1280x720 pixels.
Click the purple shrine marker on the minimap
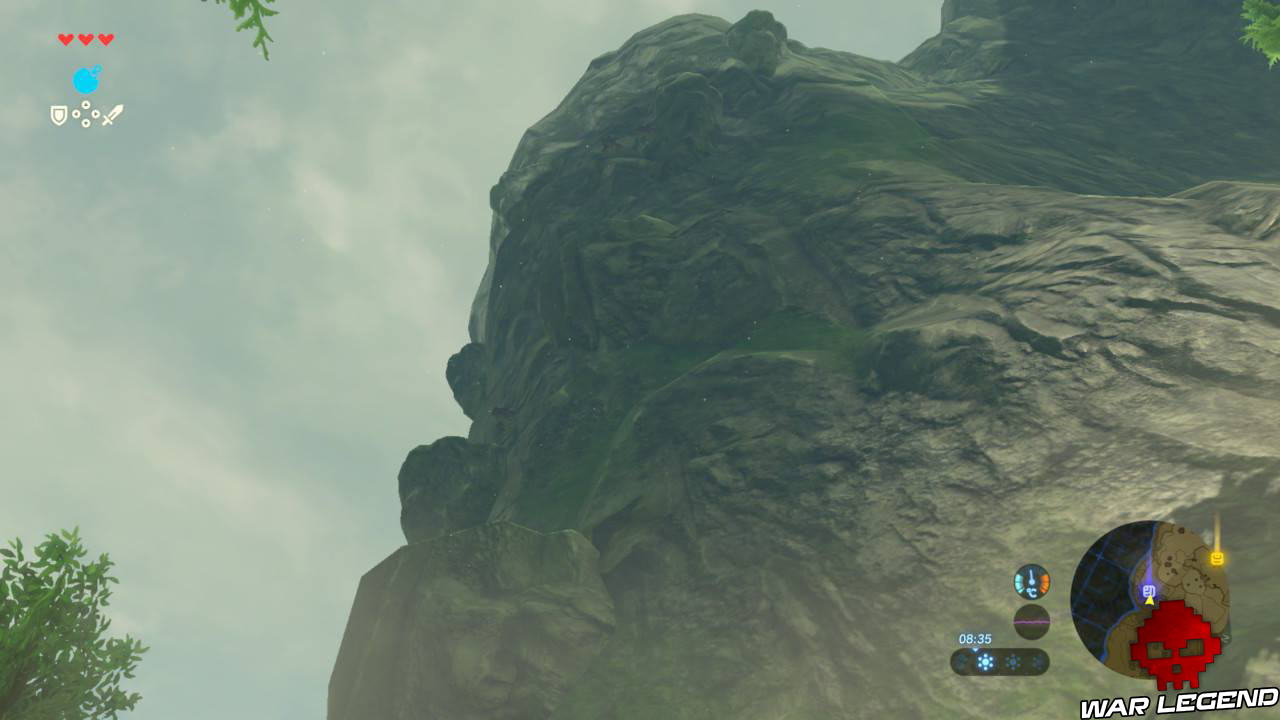(1147, 589)
